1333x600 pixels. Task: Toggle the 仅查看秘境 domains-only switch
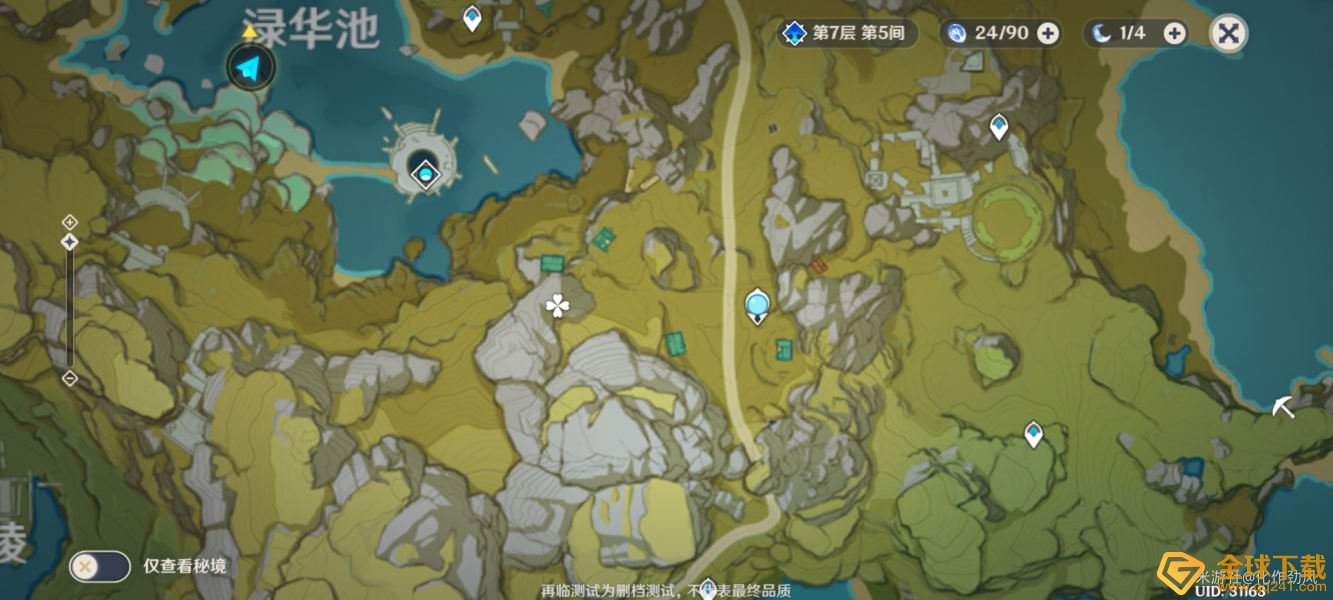pos(99,566)
